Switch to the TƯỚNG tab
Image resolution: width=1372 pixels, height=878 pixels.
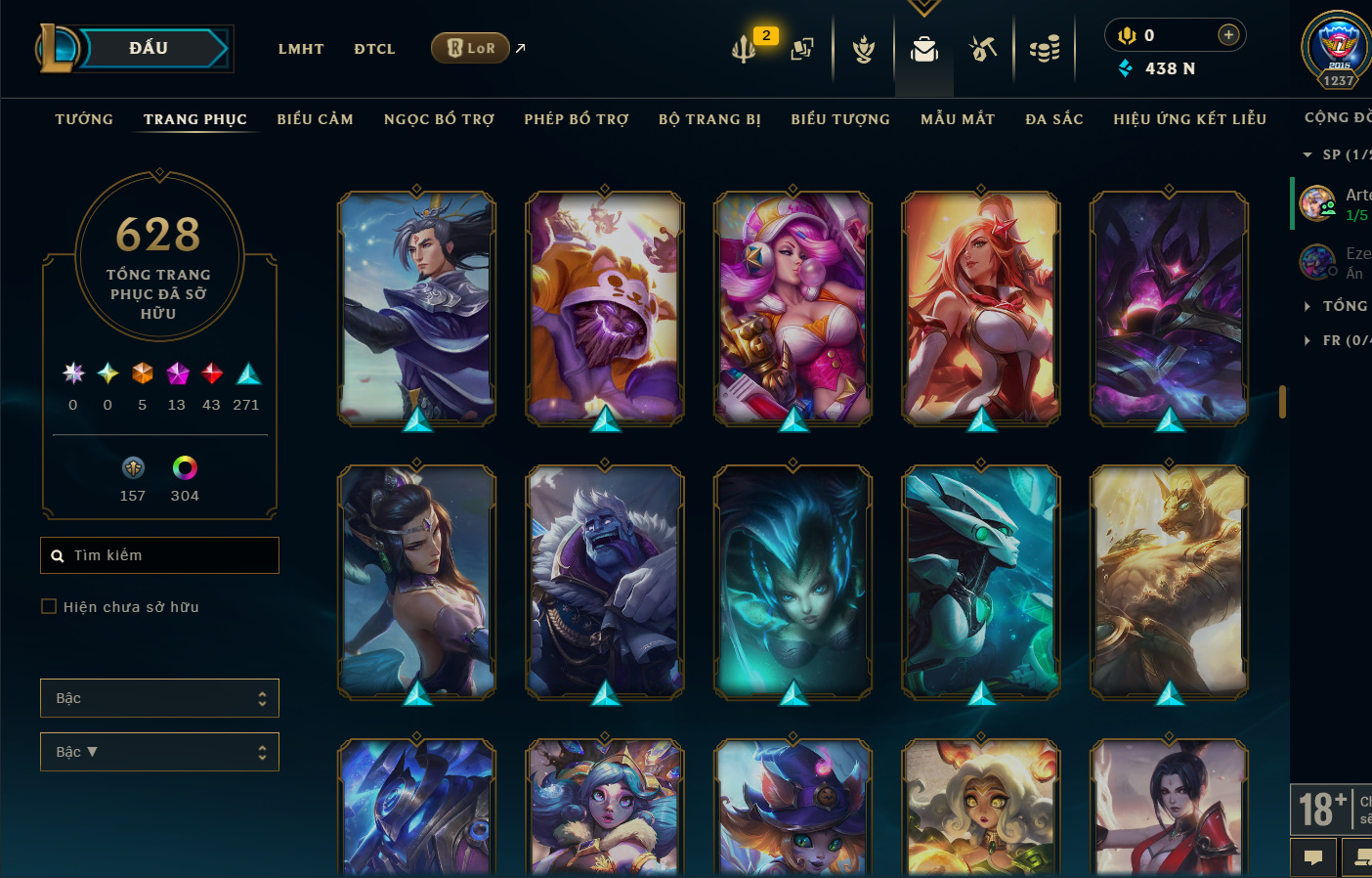point(84,119)
